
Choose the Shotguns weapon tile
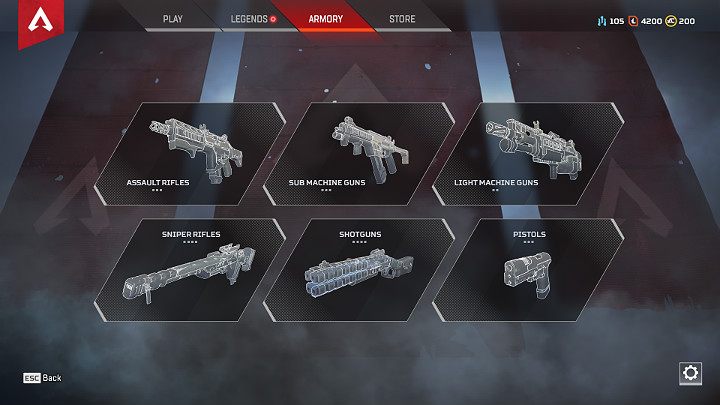(x=359, y=270)
